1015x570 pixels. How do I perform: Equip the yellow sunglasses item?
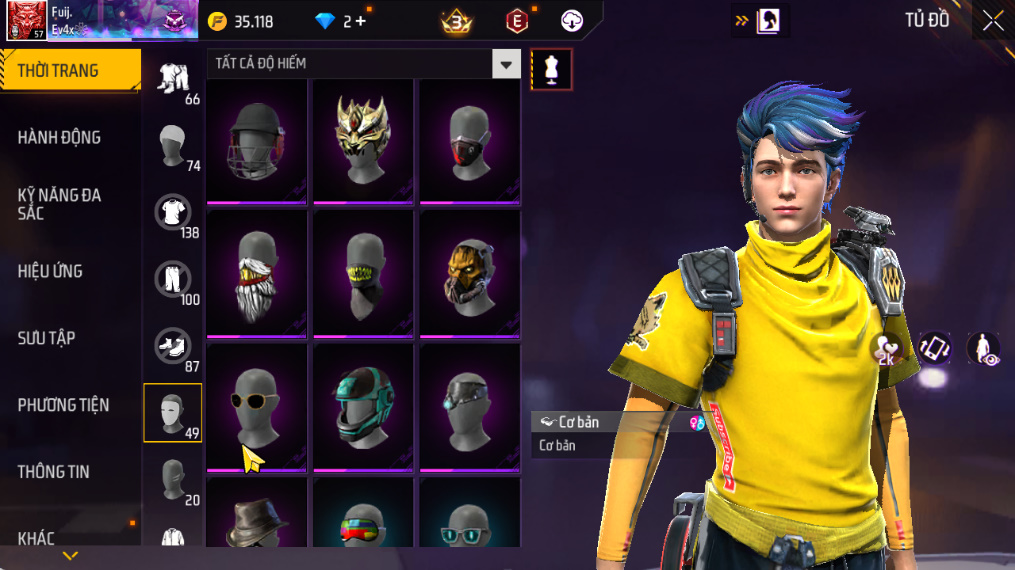[x=257, y=405]
